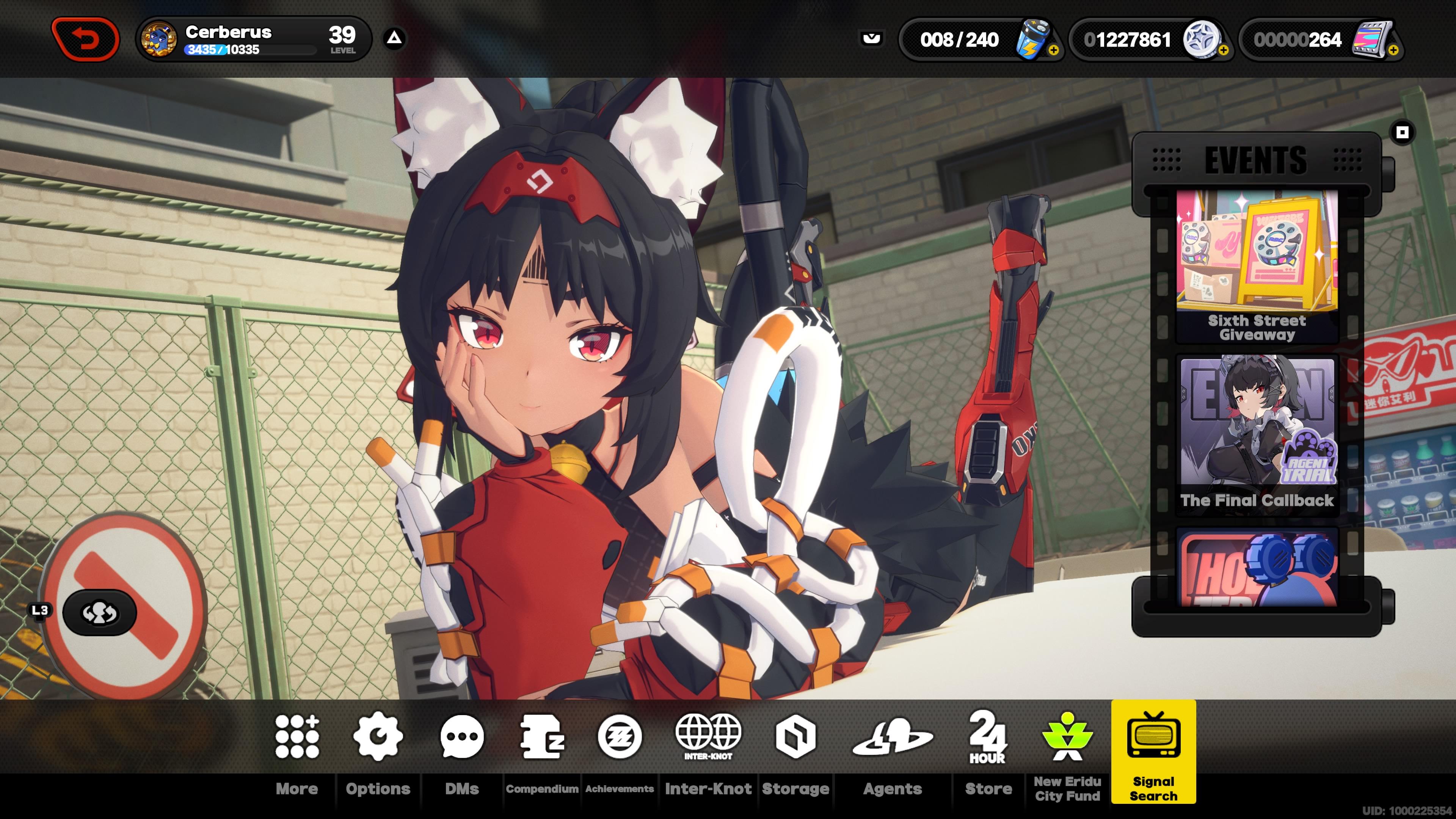Image resolution: width=1456 pixels, height=819 pixels.
Task: Add Polychrome film with plus button
Action: click(x=1393, y=50)
